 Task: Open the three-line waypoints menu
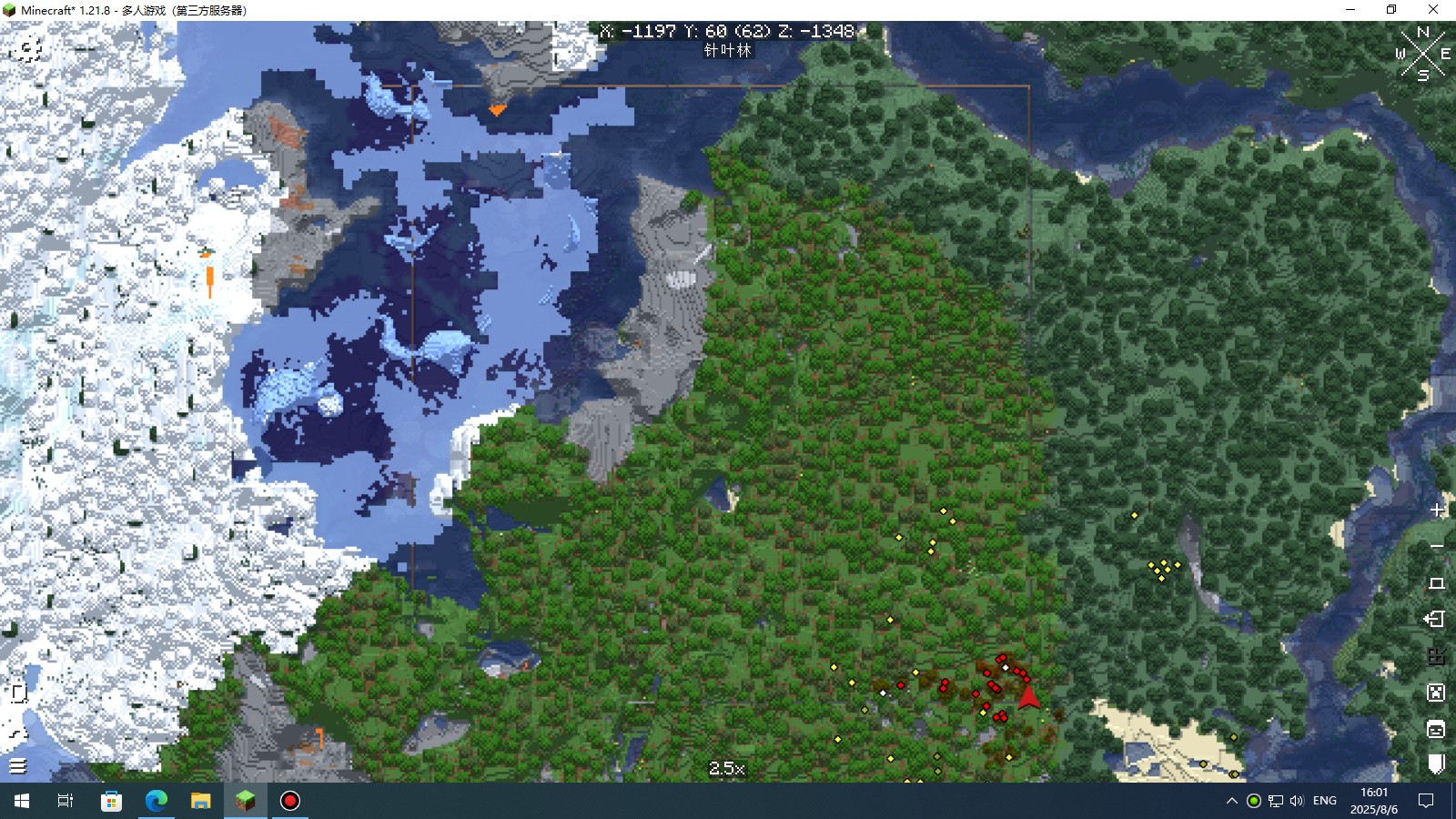point(18,766)
